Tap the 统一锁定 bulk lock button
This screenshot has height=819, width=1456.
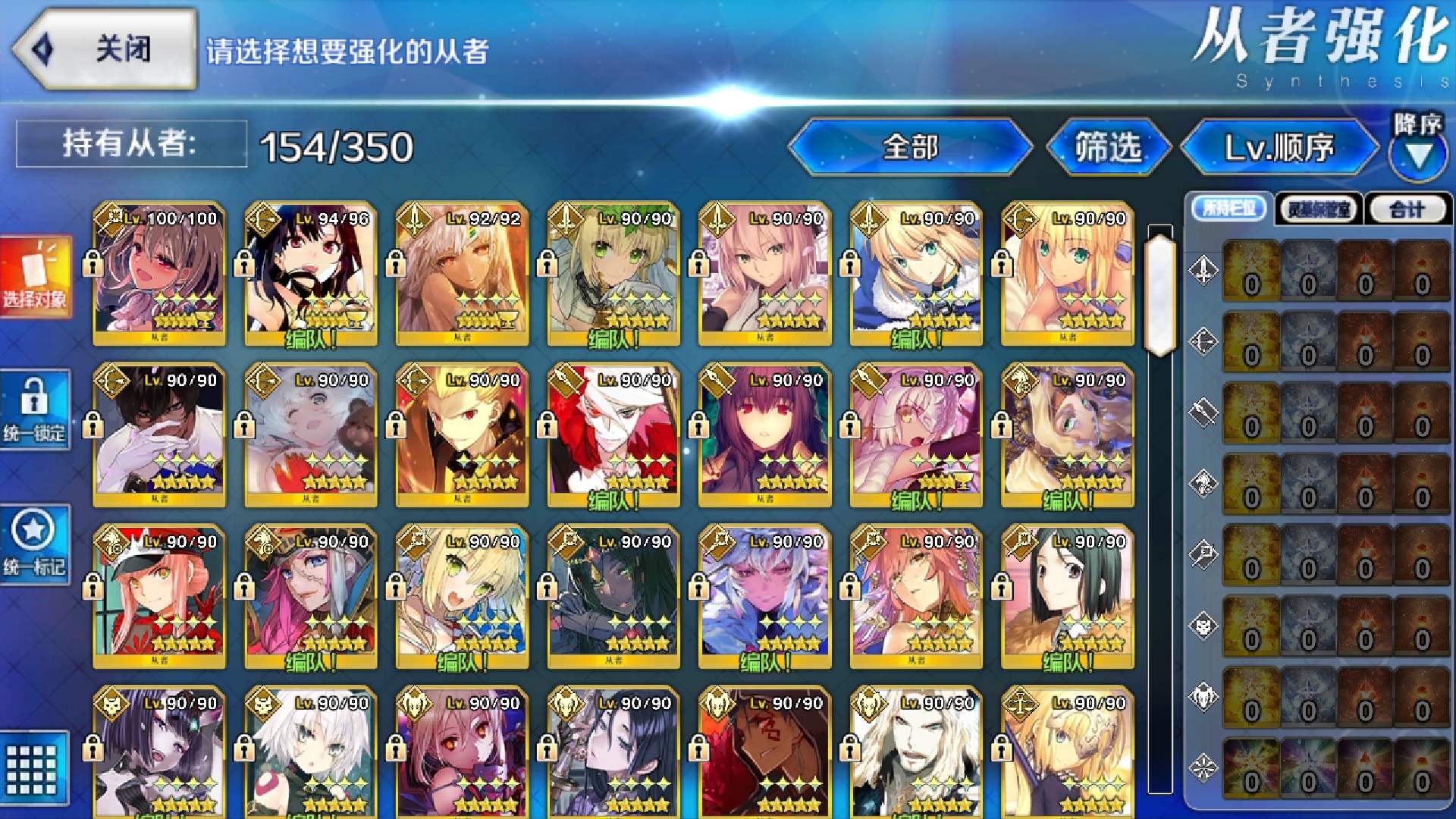(35, 409)
